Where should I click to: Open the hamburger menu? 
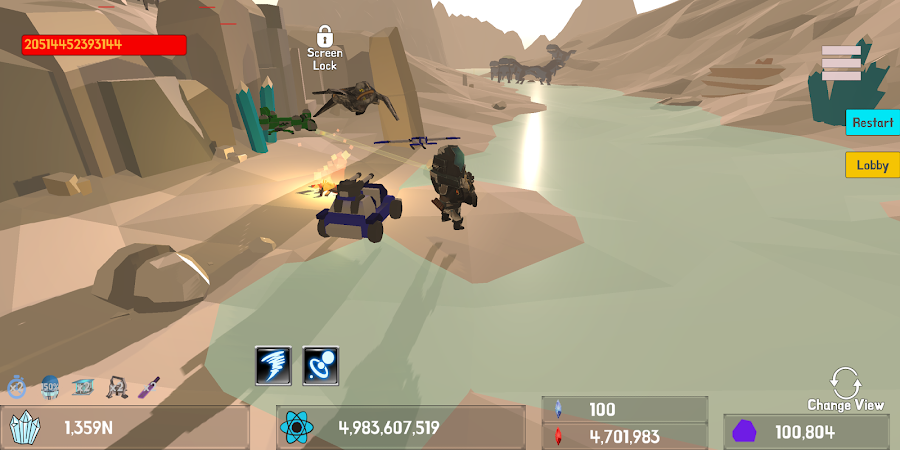[841, 63]
